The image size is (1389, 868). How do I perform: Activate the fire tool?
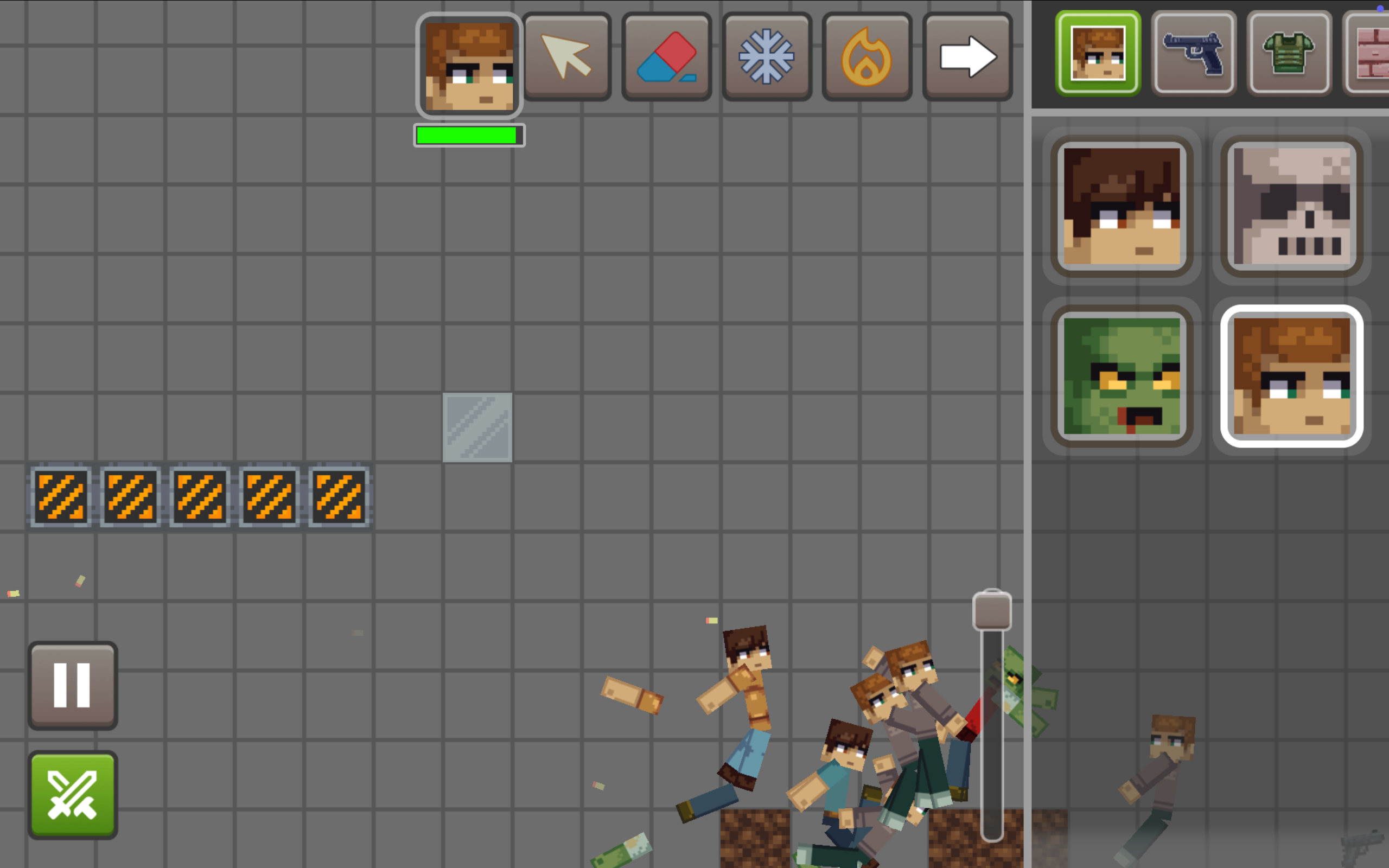(866, 56)
